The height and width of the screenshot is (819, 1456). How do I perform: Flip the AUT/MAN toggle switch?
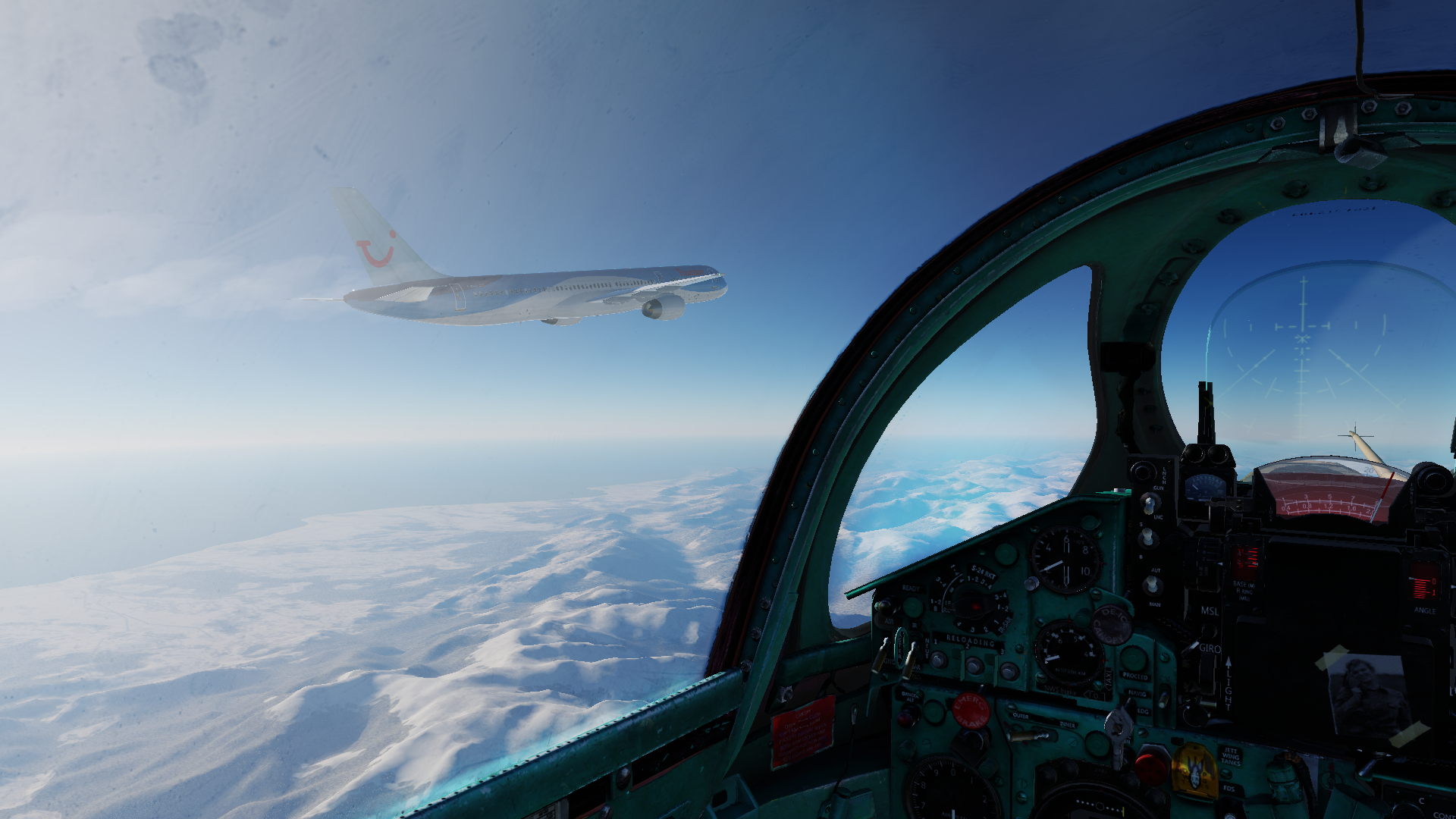pyautogui.click(x=1153, y=585)
